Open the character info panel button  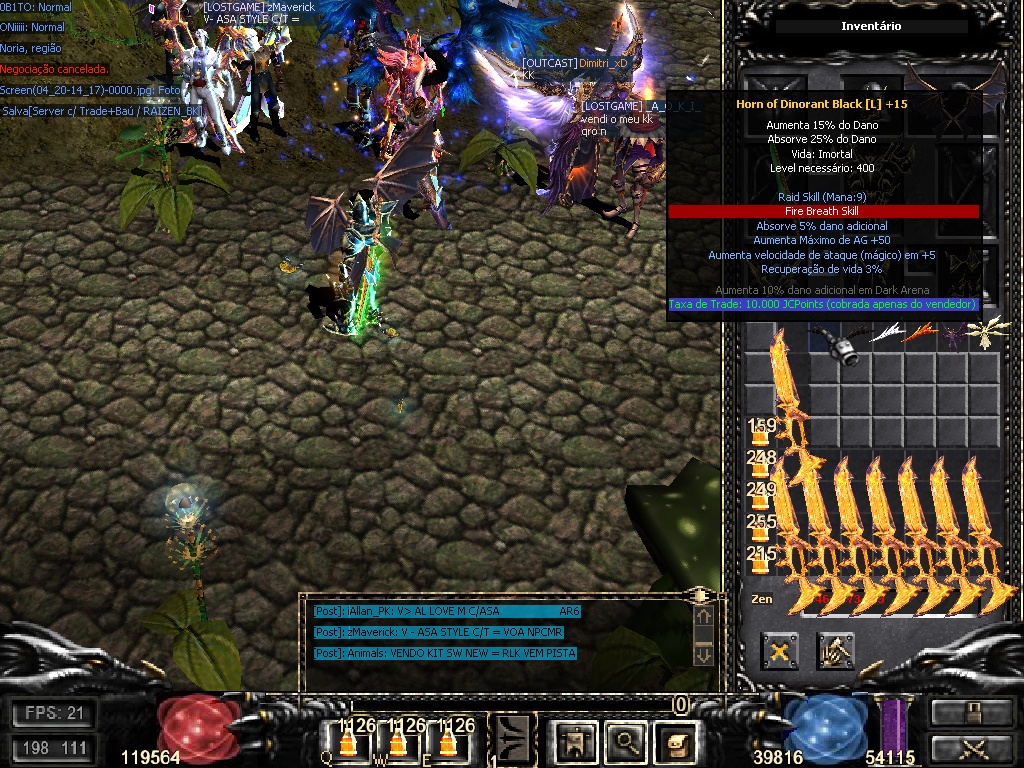tap(577, 741)
